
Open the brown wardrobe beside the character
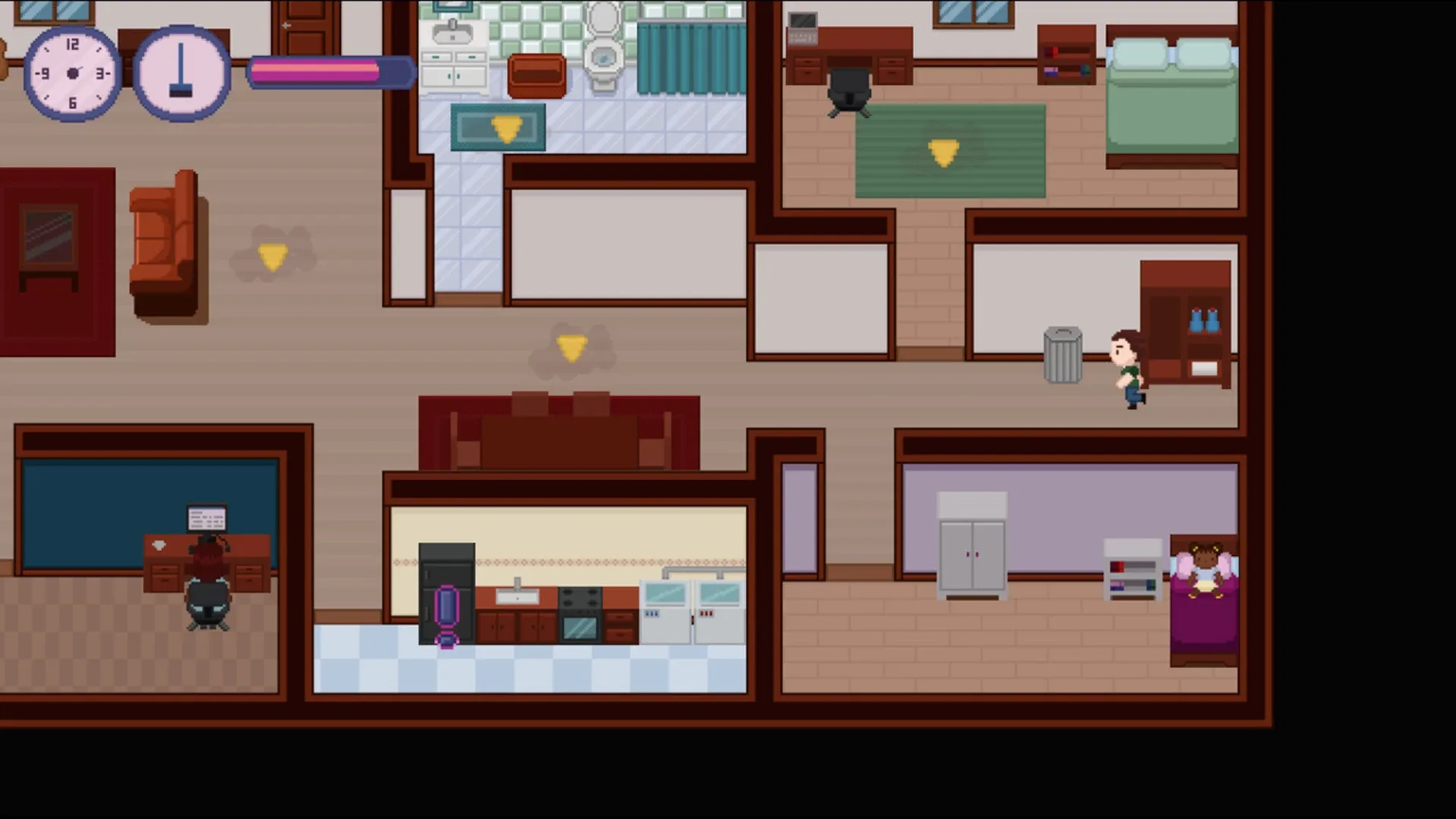pyautogui.click(x=1185, y=326)
